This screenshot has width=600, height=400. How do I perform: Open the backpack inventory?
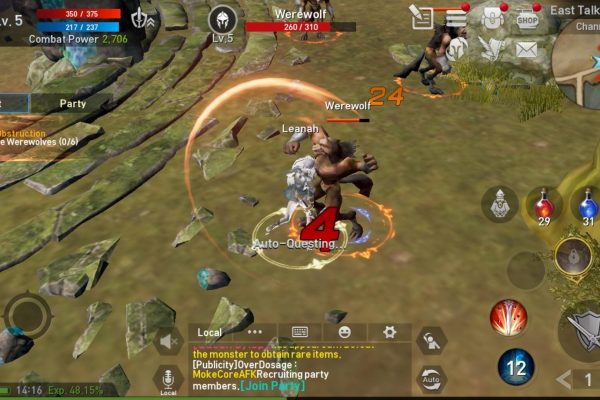coord(491,17)
